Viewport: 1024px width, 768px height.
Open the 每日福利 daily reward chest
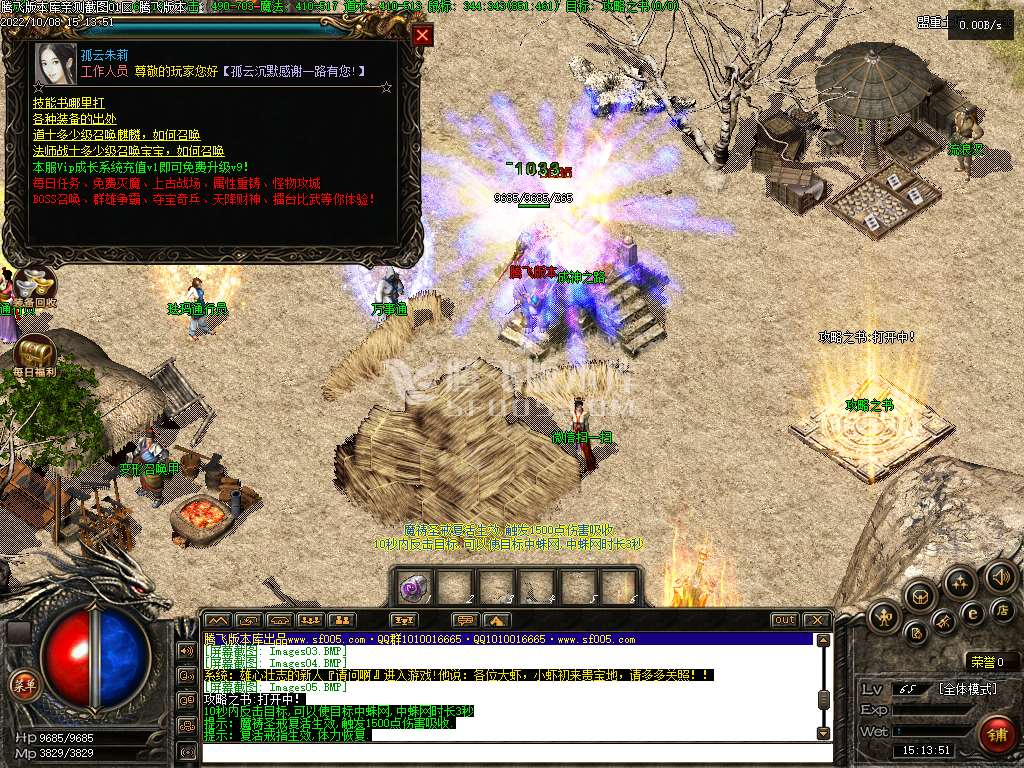[35, 355]
